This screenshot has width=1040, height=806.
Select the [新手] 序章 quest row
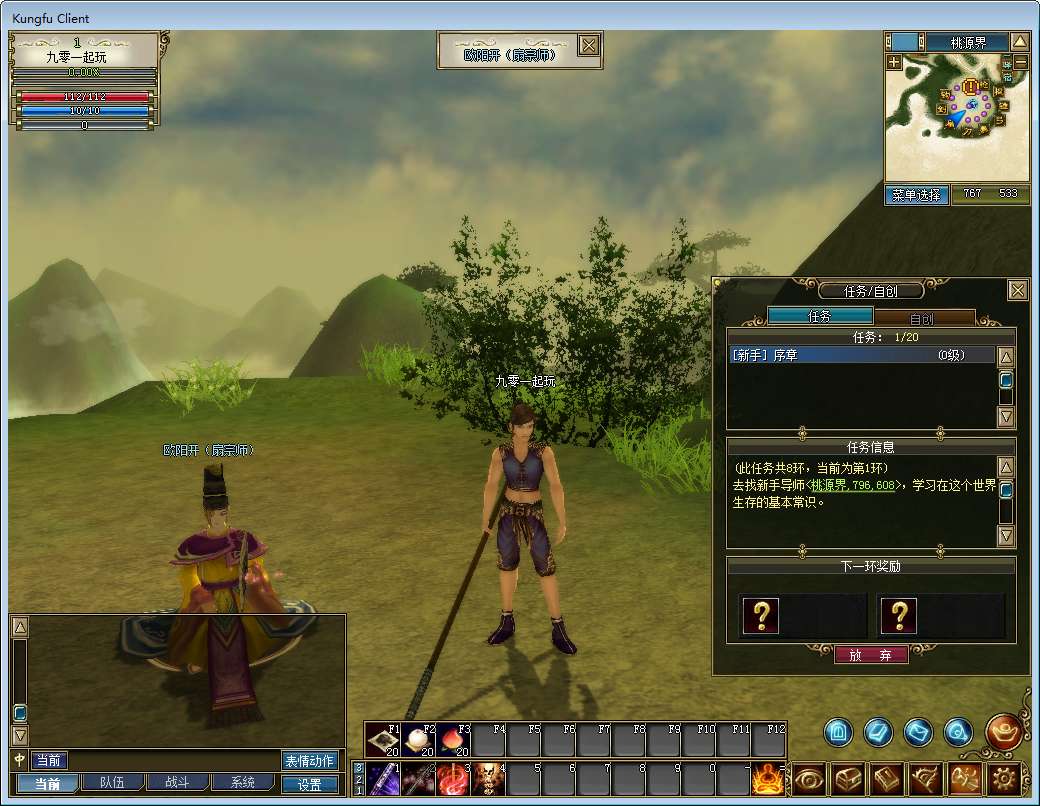pyautogui.click(x=862, y=355)
